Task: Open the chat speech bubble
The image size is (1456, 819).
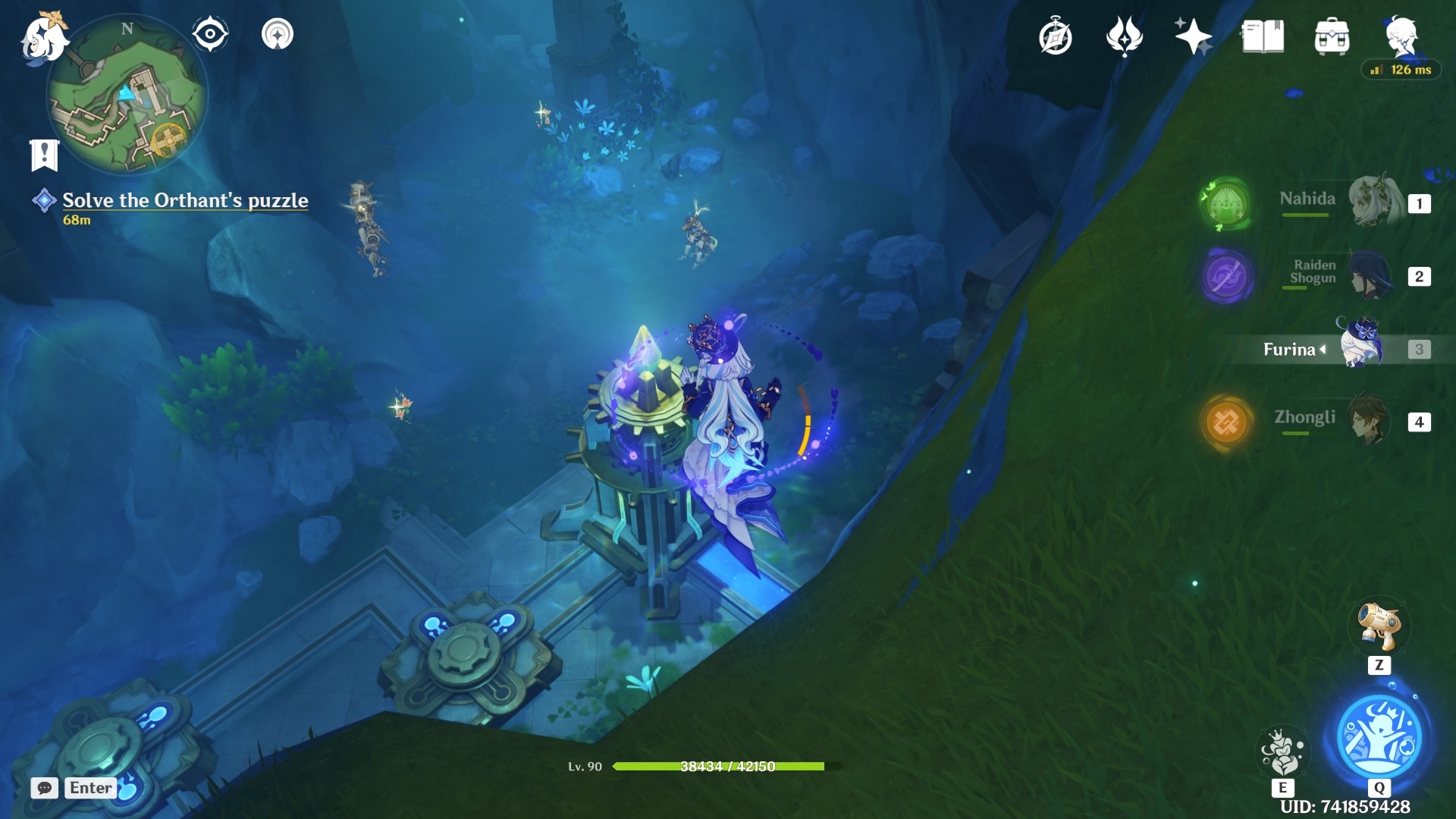Action: (45, 788)
